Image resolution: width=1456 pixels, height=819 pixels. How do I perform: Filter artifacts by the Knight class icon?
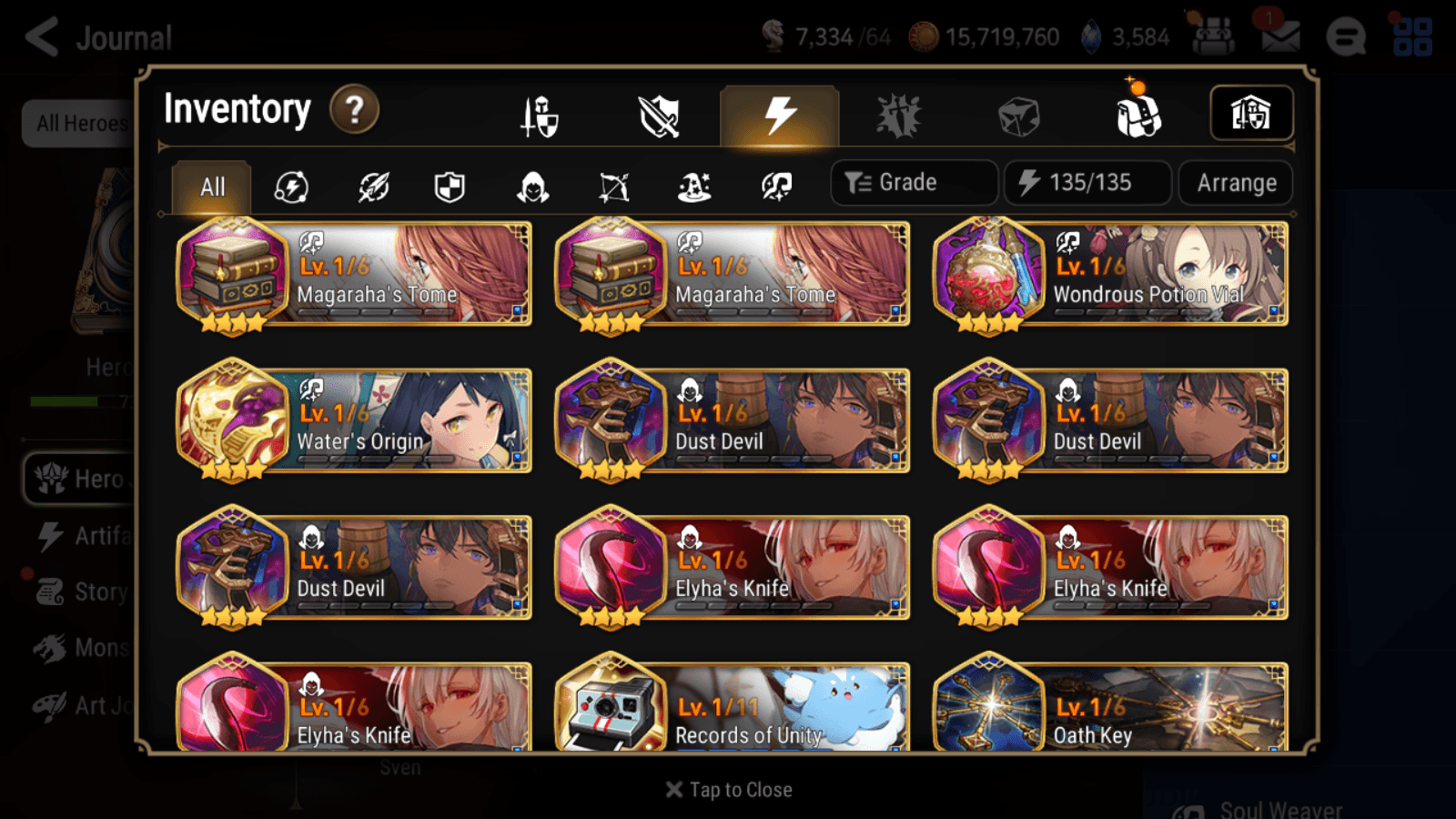[x=450, y=187]
